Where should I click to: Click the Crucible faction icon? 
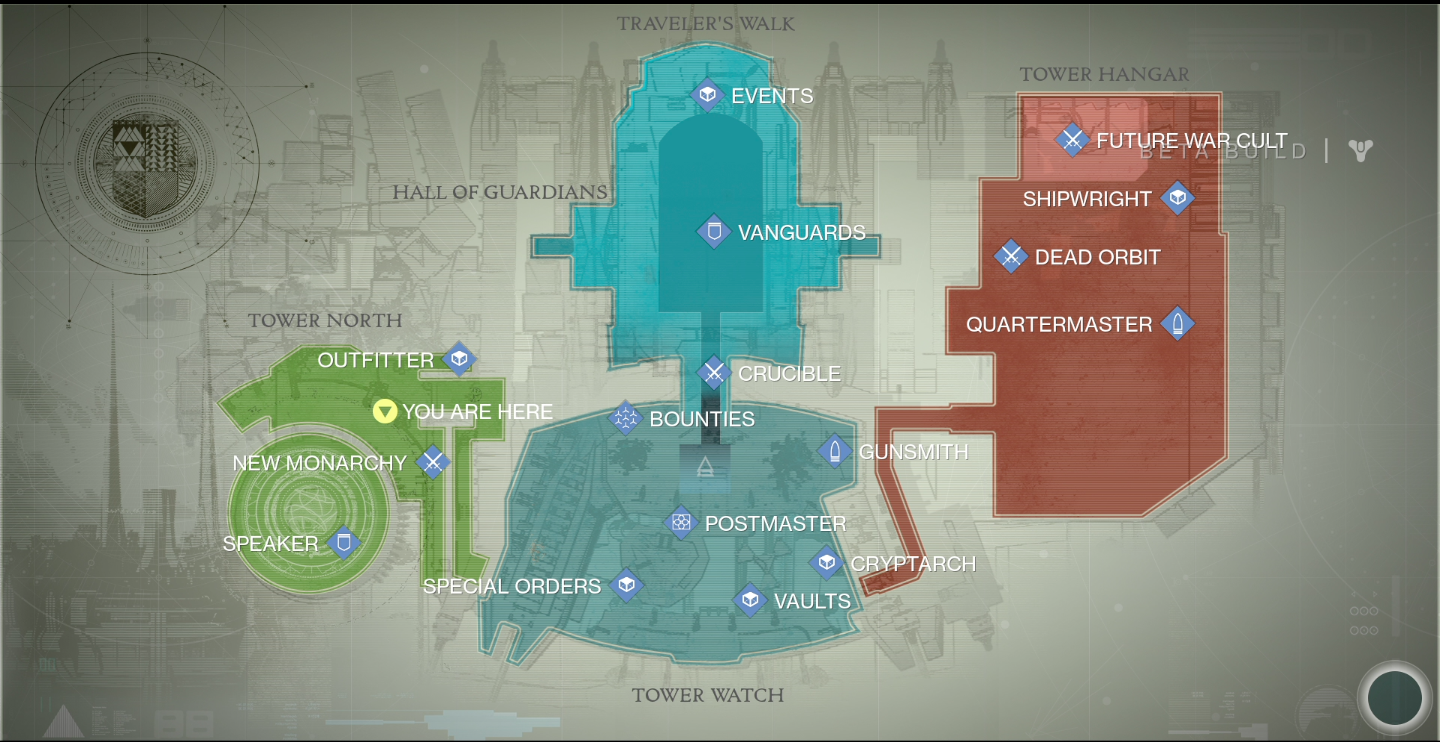point(714,373)
